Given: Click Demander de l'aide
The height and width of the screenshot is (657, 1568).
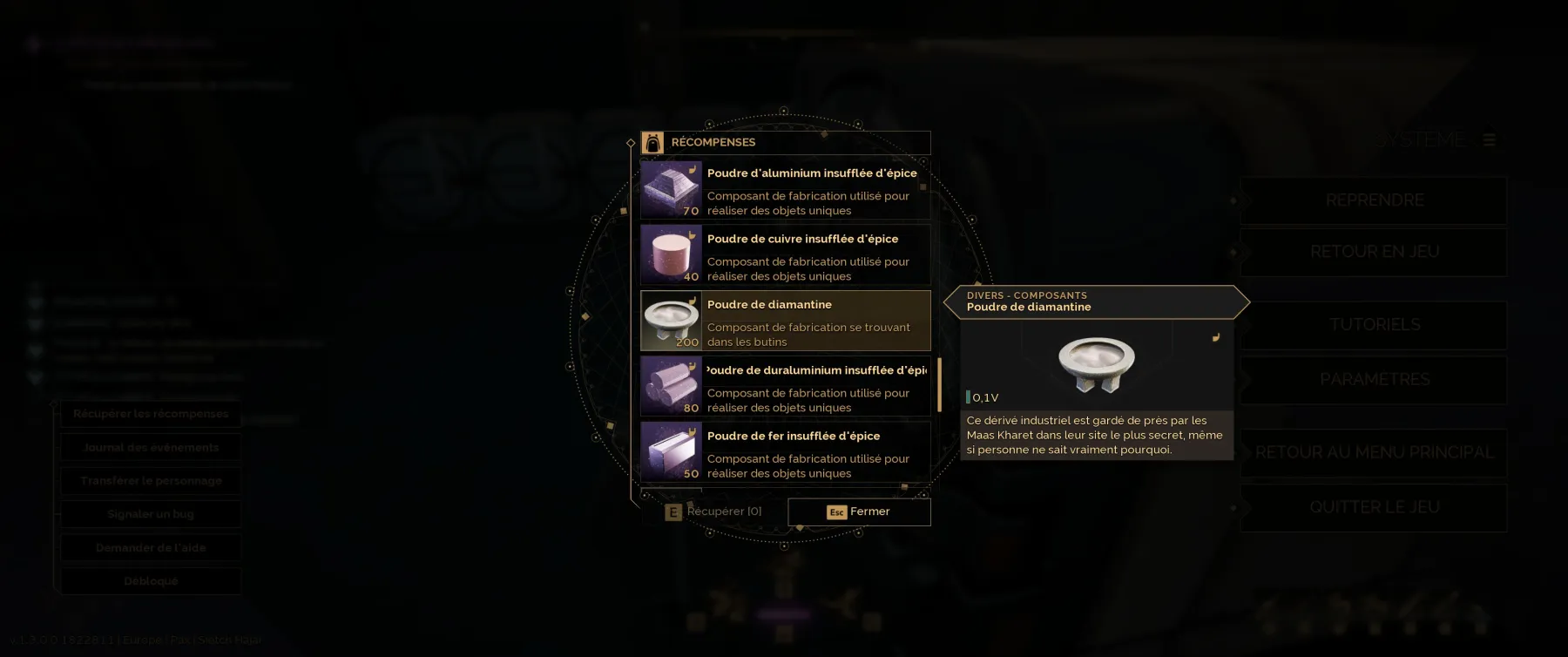Looking at the screenshot, I should (150, 547).
